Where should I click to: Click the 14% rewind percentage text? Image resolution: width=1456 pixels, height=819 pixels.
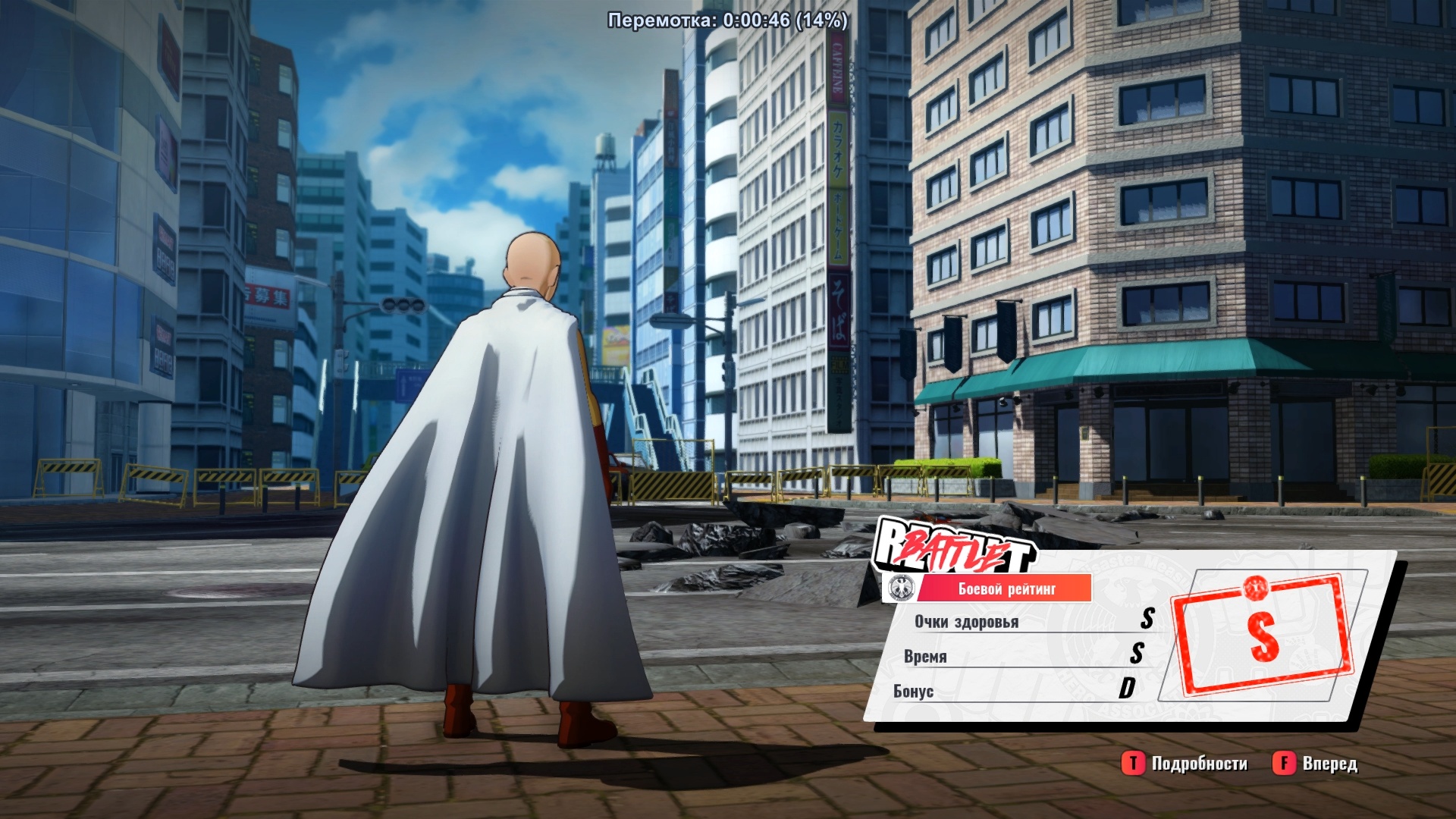(x=820, y=21)
